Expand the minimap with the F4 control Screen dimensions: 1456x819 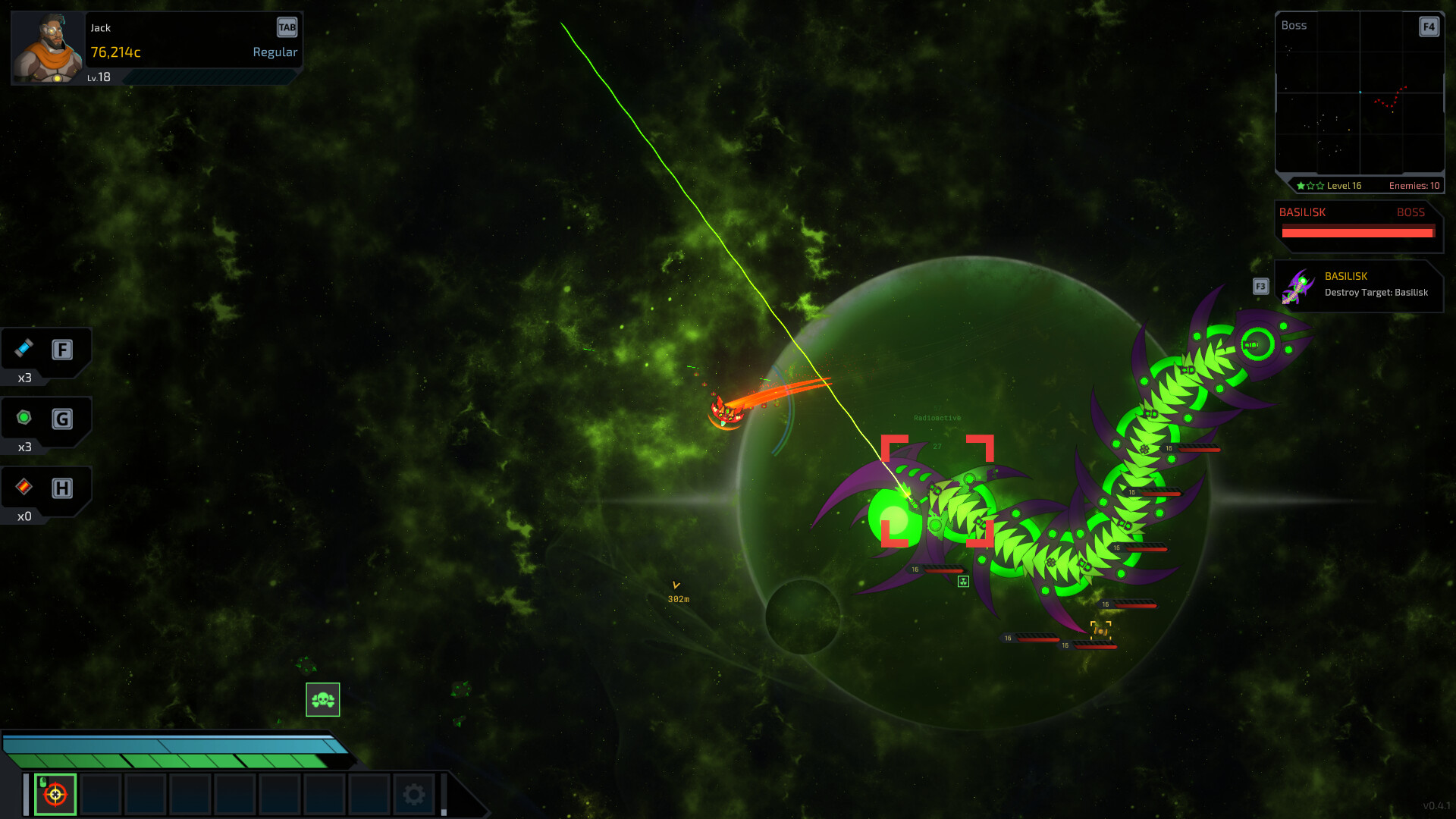tap(1429, 27)
